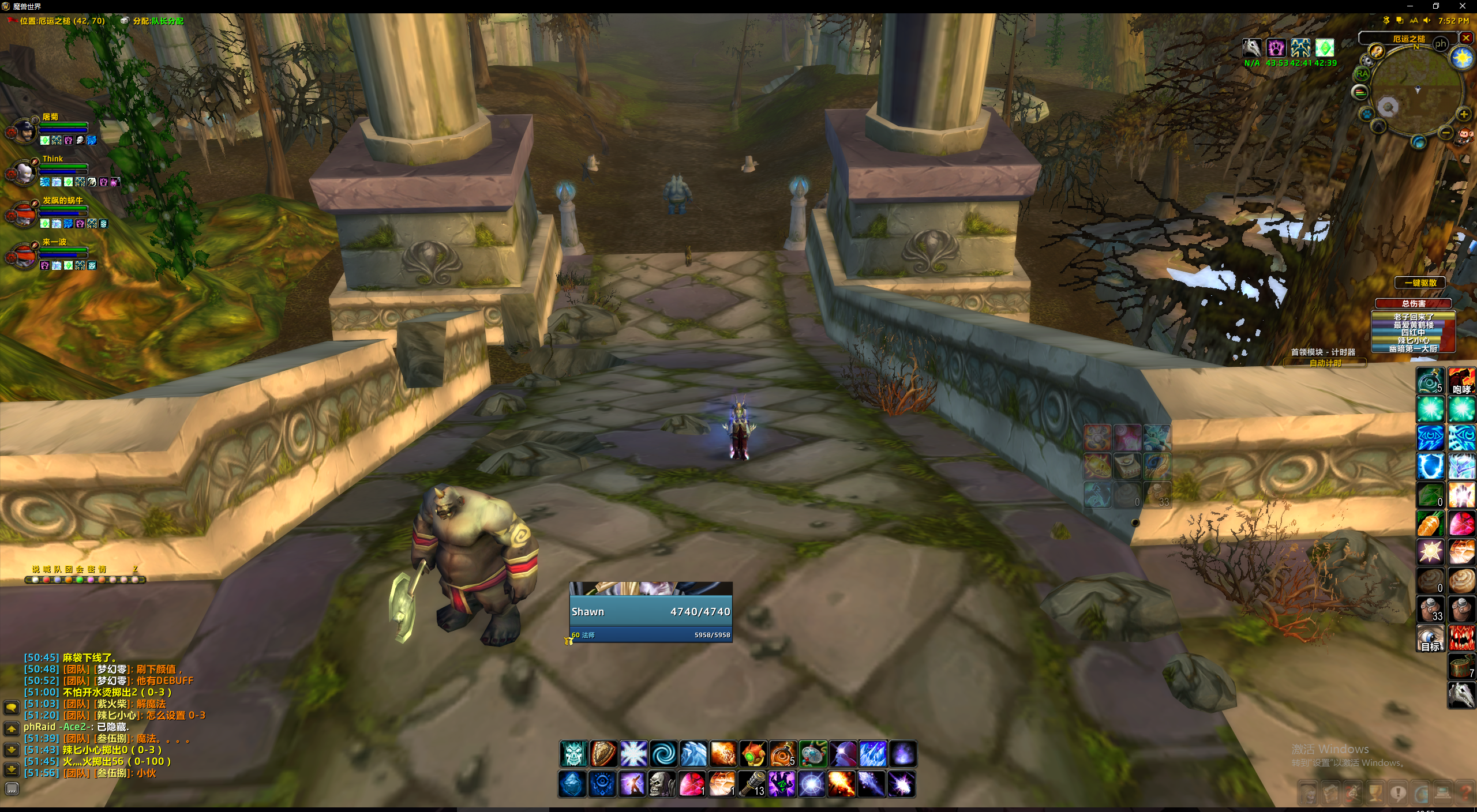
Task: Select party member 屠菊's portrait frame
Action: coord(23,130)
